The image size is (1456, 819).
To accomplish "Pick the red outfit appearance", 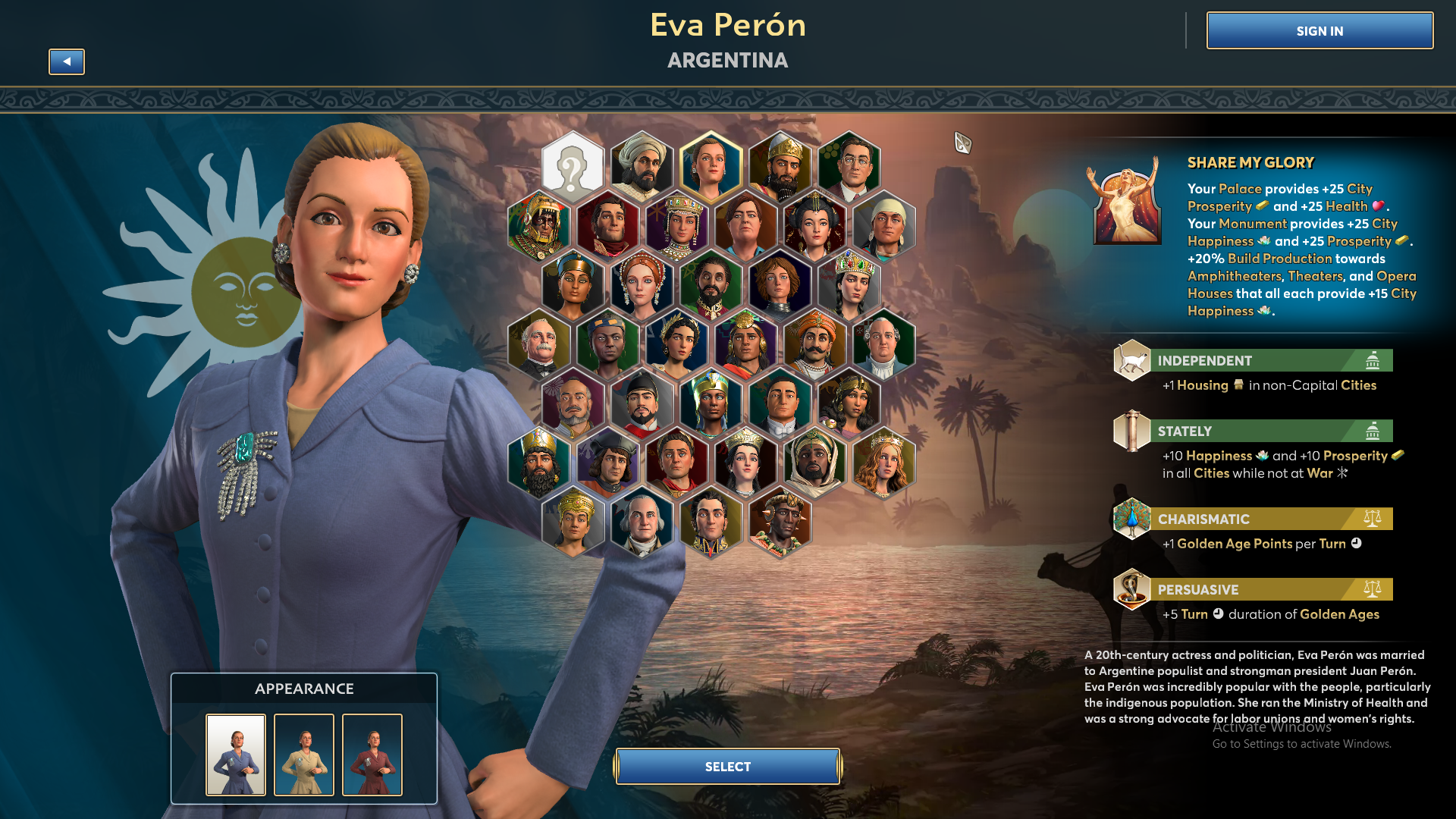I will (x=372, y=755).
